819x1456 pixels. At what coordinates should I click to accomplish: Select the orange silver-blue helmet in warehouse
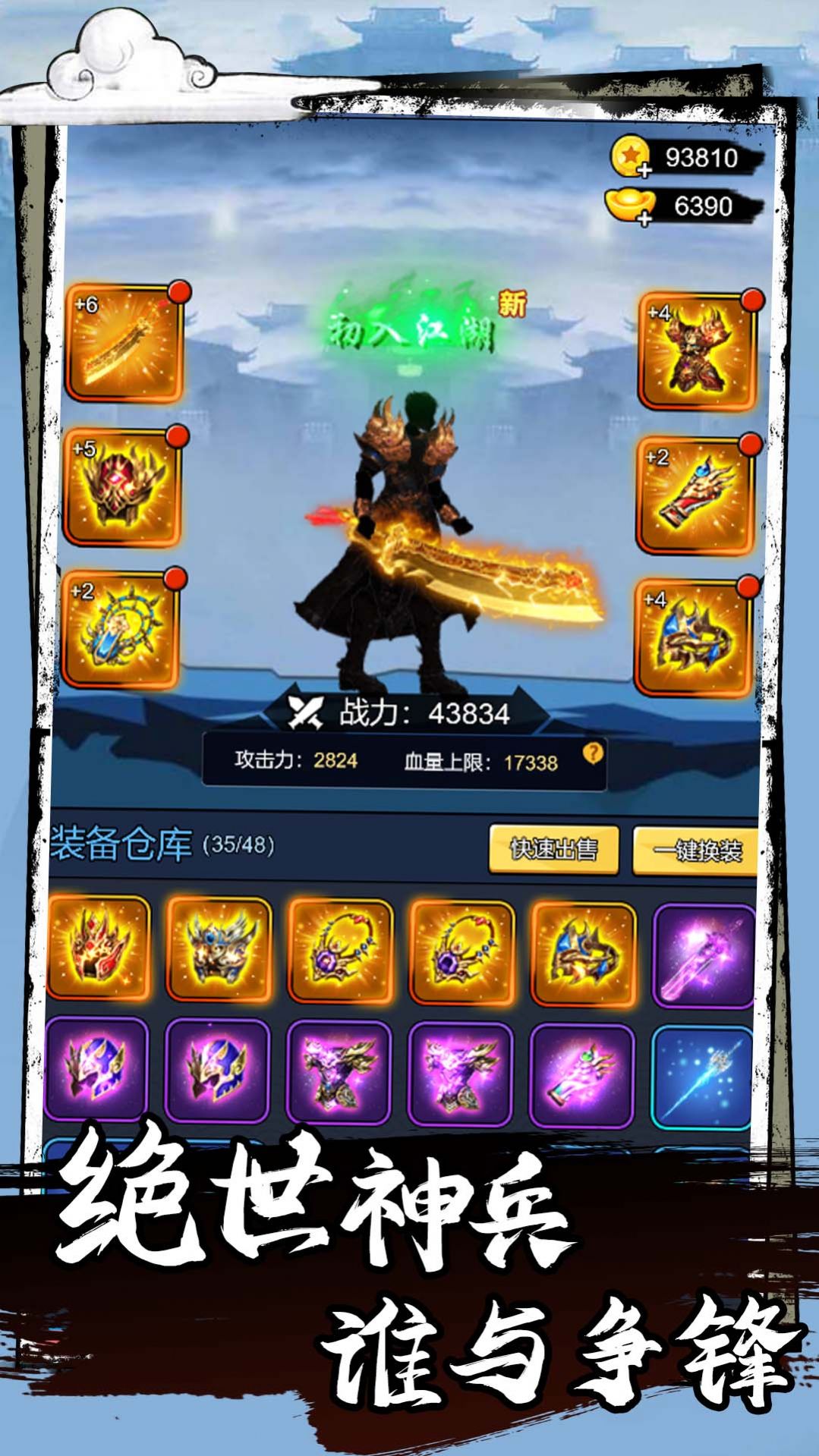click(219, 949)
